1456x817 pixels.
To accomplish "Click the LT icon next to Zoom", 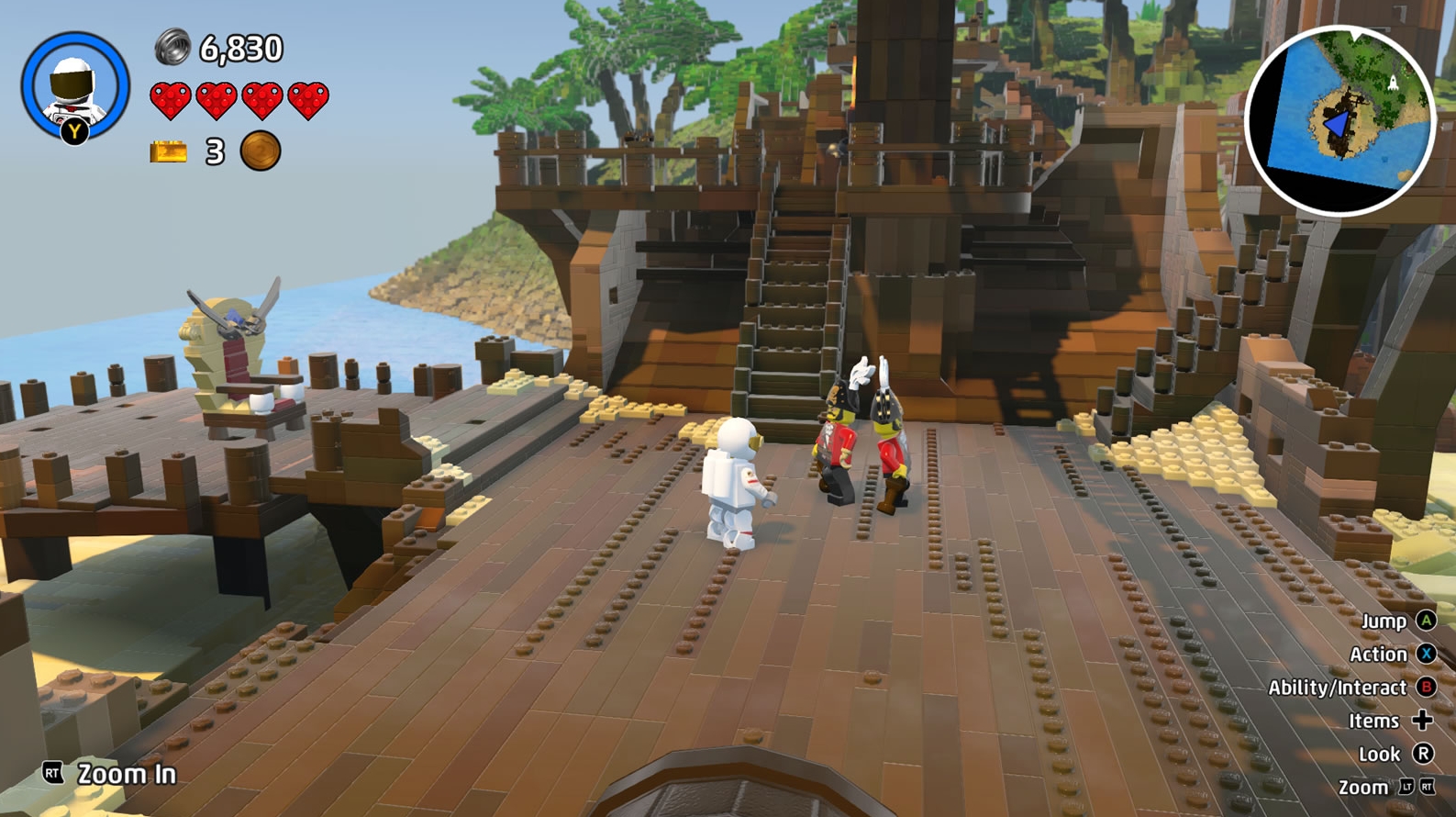I will (1406, 787).
